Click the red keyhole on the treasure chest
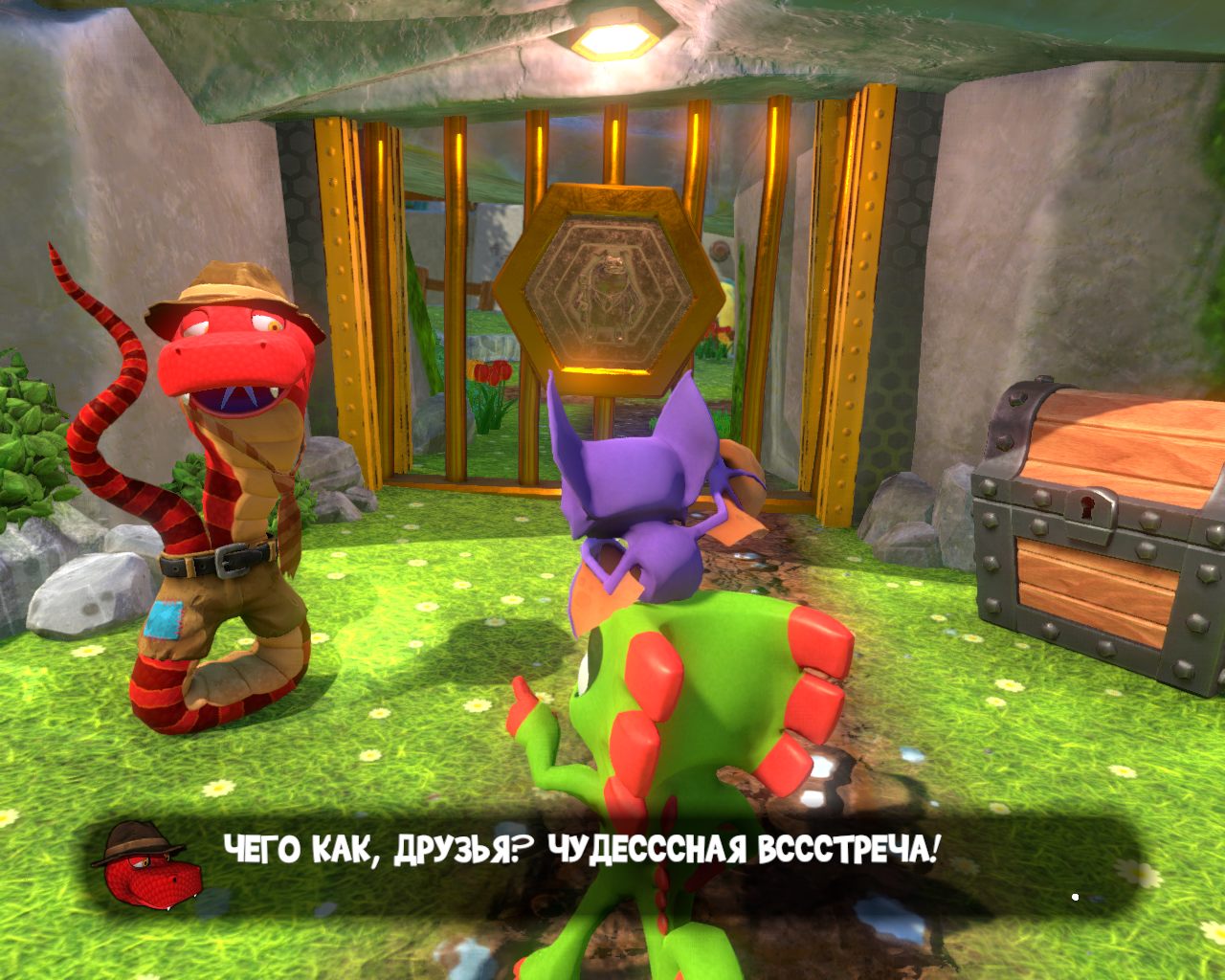Image resolution: width=1225 pixels, height=980 pixels. pyautogui.click(x=1088, y=506)
